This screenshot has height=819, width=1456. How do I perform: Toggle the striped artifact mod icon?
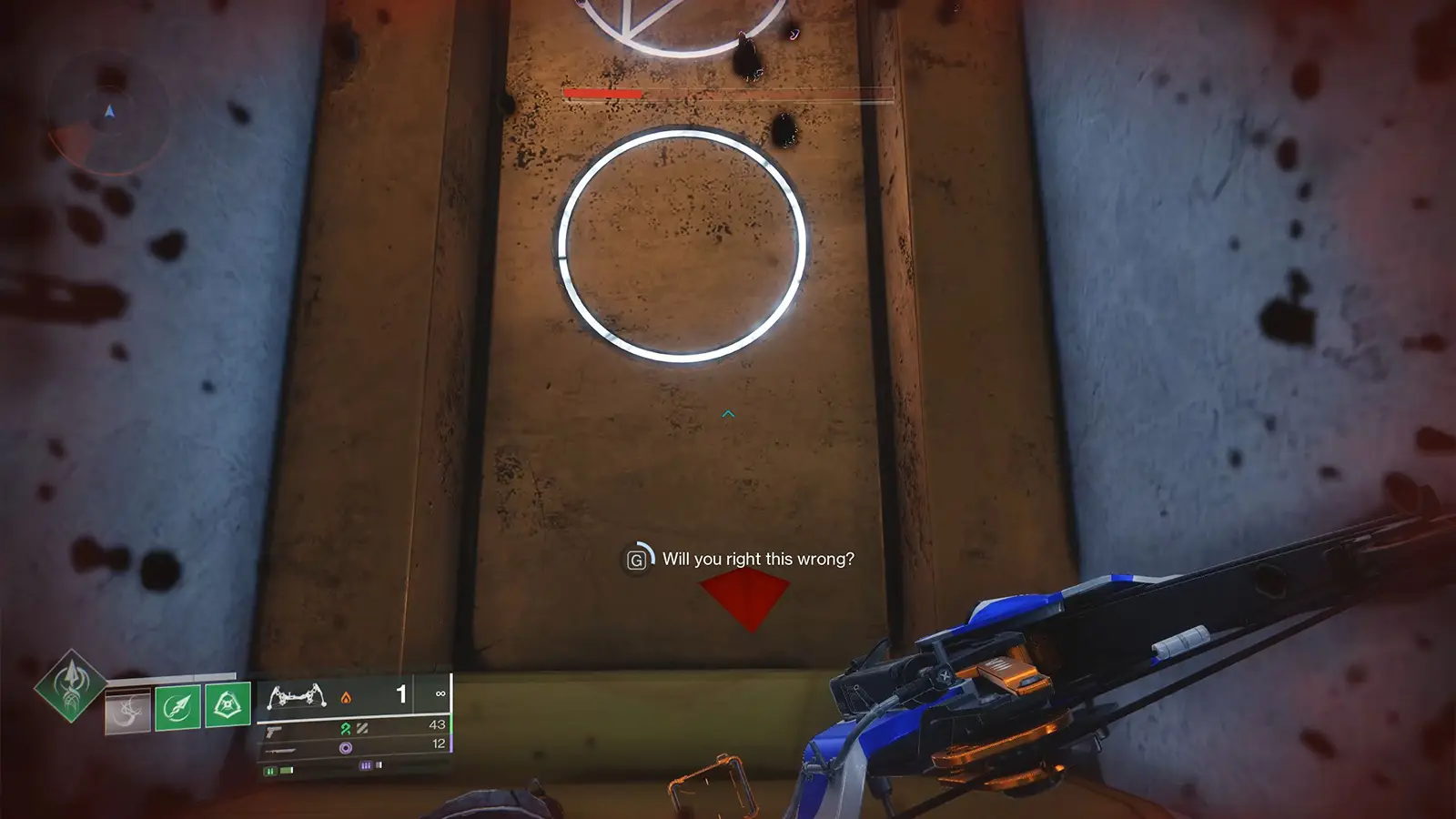363,730
